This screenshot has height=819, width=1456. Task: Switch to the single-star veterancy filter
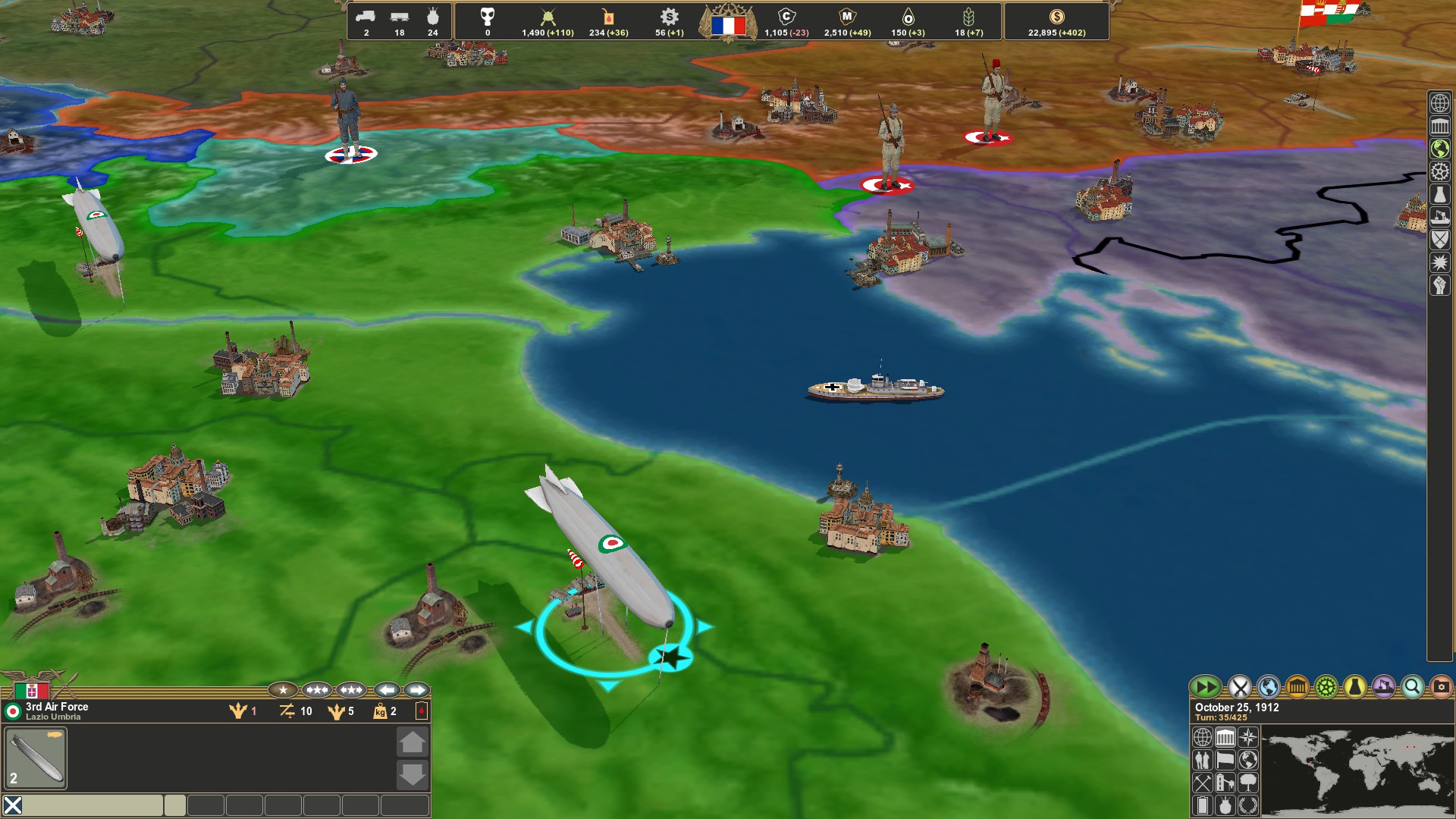284,690
